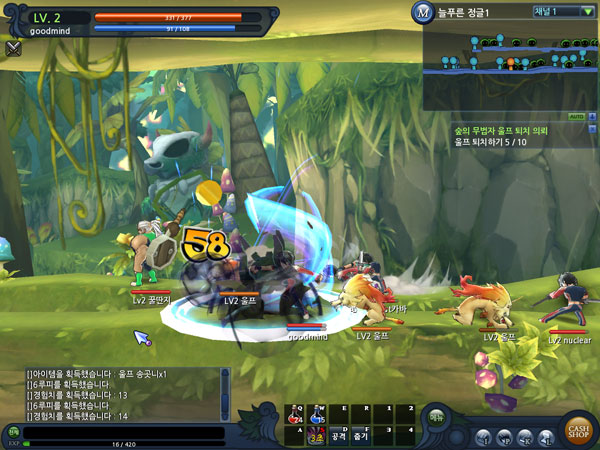Activate the attack skill in slot D
The width and height of the screenshot is (600, 450).
click(339, 434)
